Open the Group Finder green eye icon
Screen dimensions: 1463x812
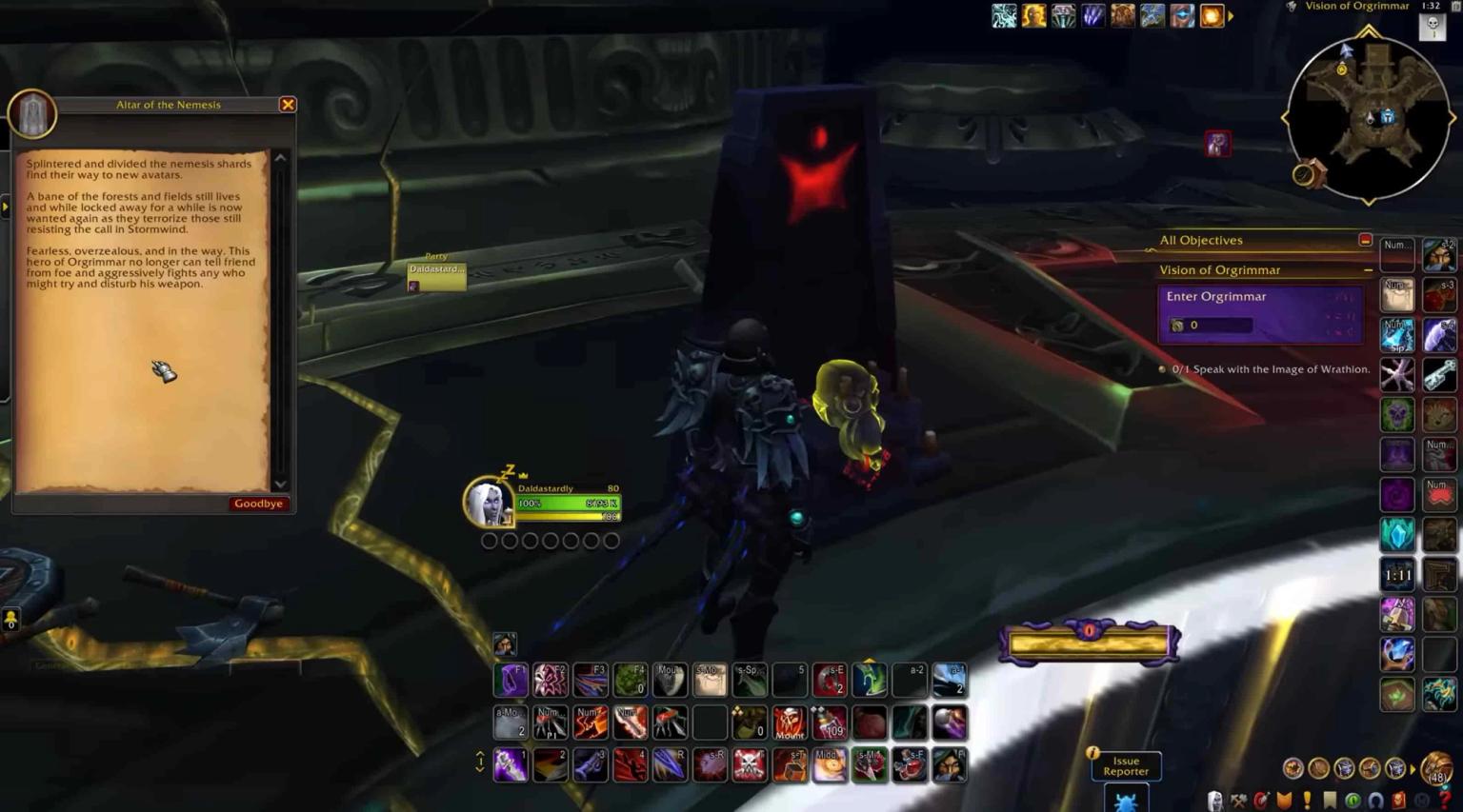(x=1353, y=800)
